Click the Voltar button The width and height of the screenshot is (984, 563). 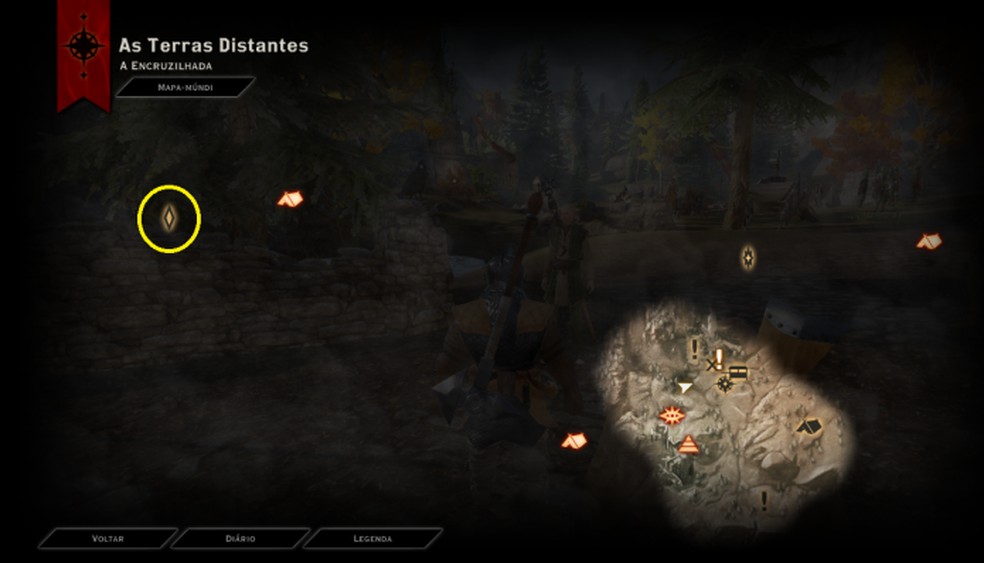[x=107, y=538]
